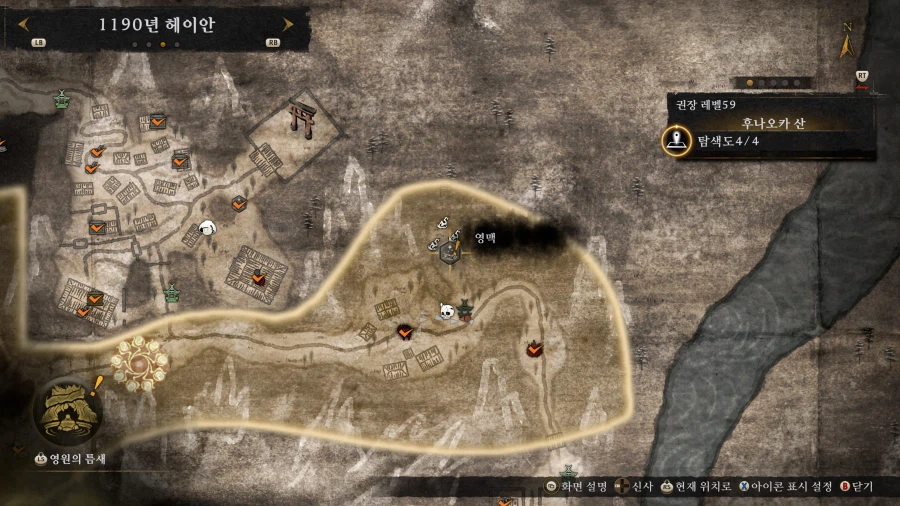Screen dimensions: 900x506
Task: Open the 영원의 틈새 icon
Action: coord(69,412)
